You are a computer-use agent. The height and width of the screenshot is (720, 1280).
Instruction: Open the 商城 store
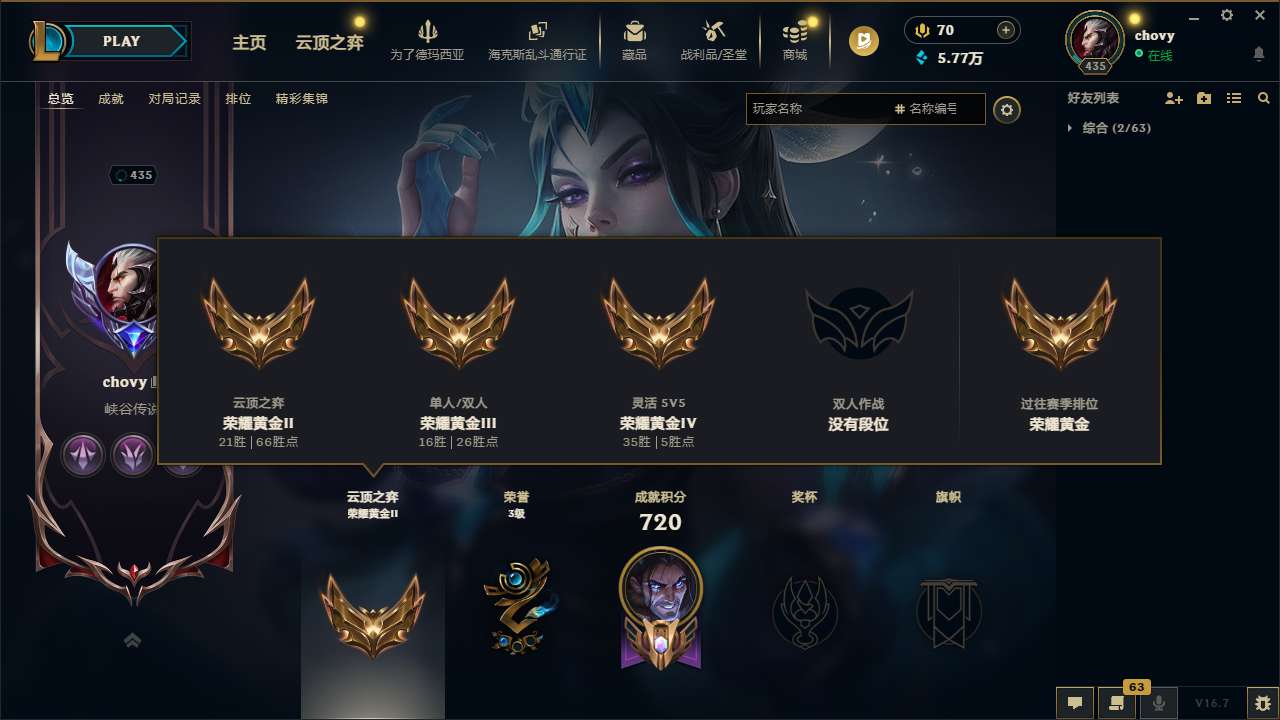click(795, 40)
